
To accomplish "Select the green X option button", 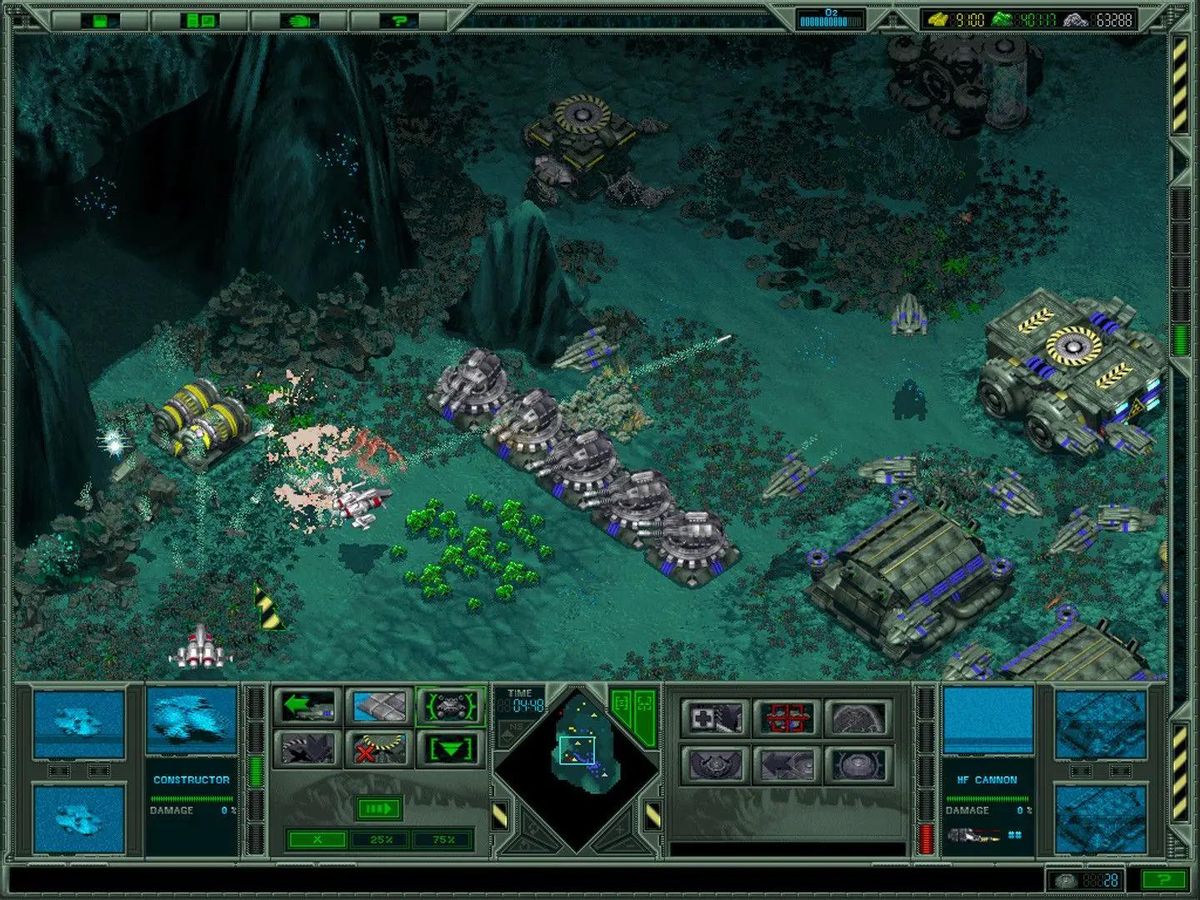I will point(316,840).
